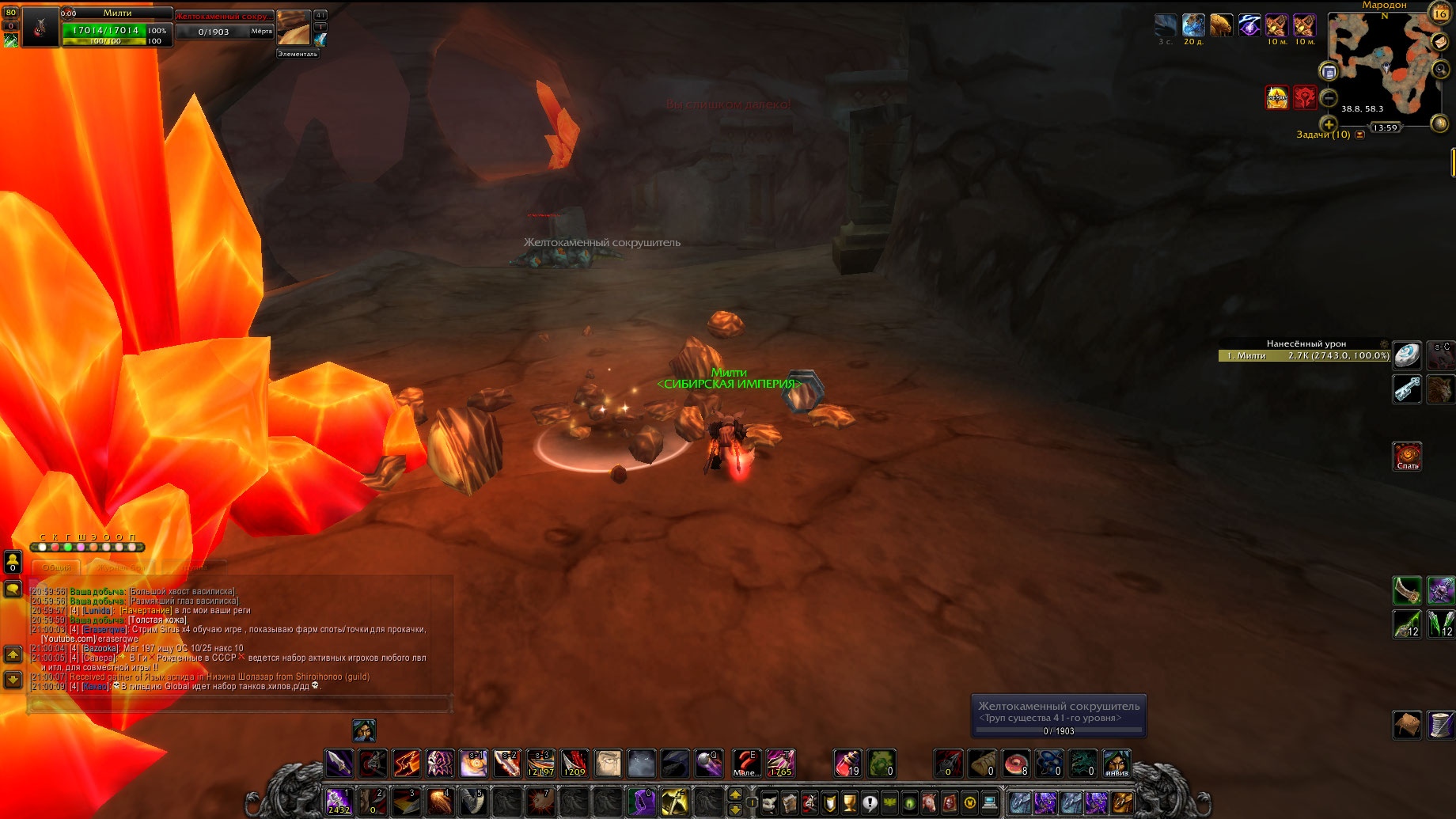1456x819 pixels.
Task: Use the donut food item showing 8
Action: tap(1016, 764)
